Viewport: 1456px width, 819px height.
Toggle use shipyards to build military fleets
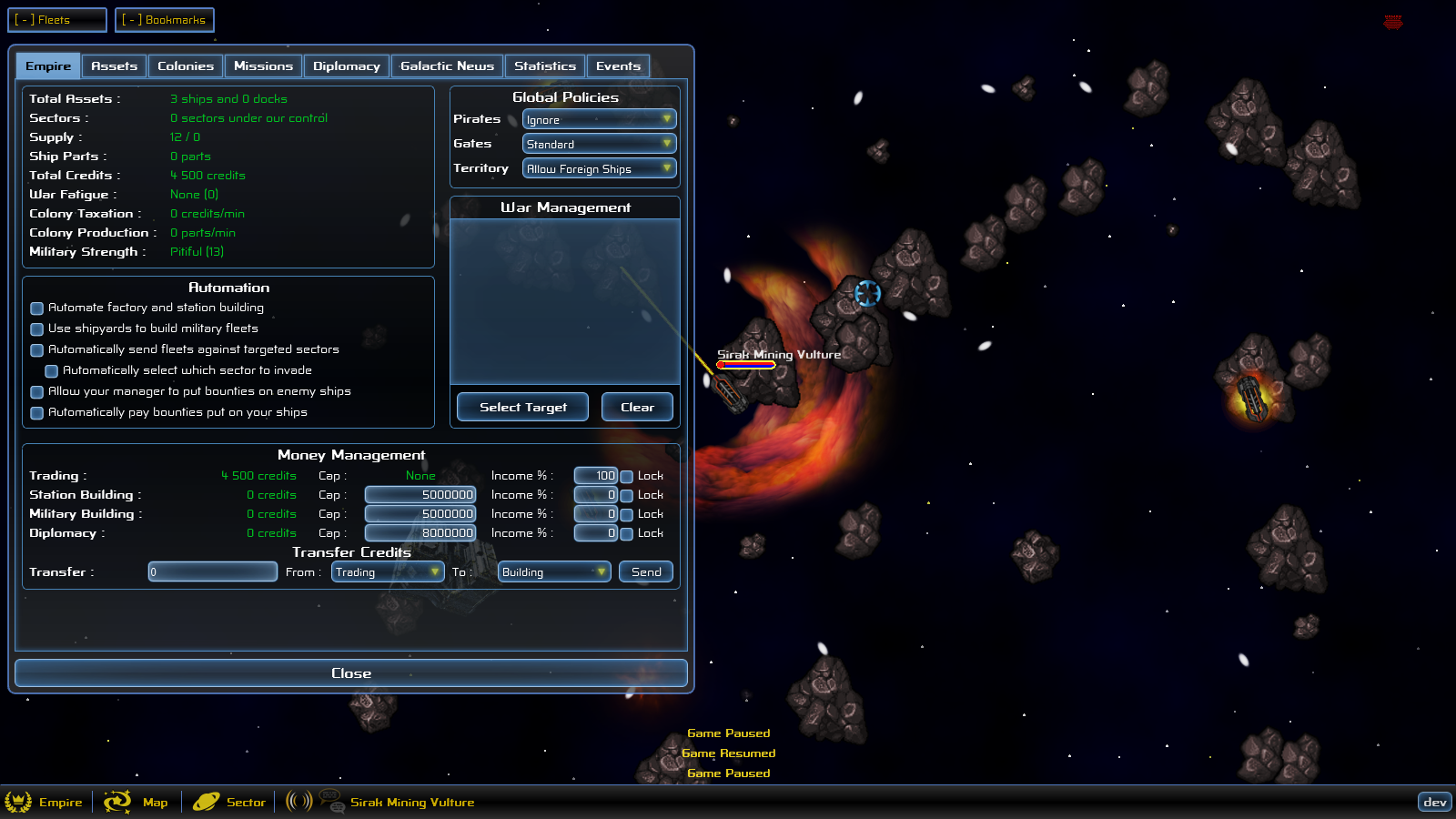point(37,329)
